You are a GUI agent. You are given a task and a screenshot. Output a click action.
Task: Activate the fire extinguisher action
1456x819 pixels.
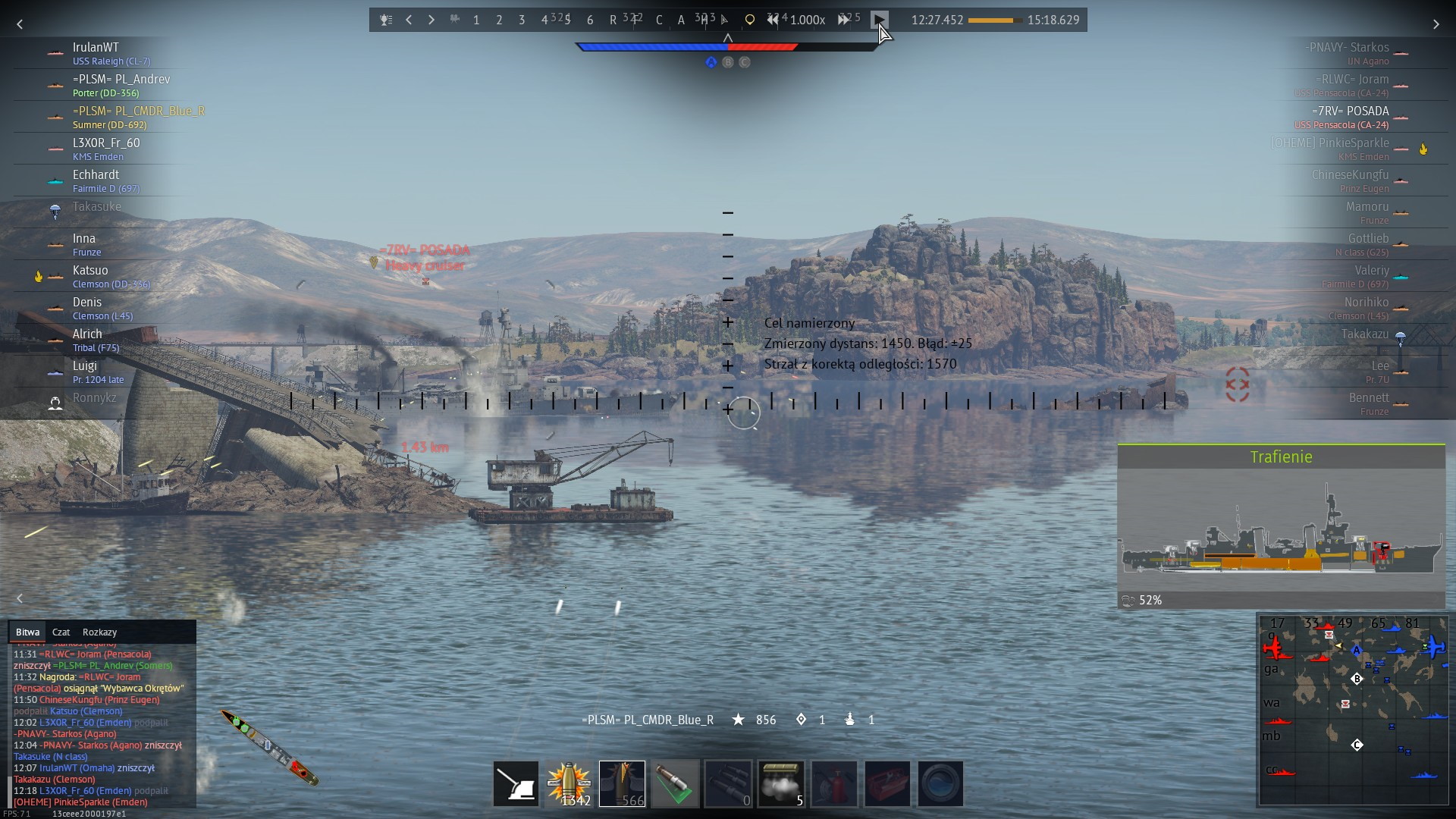[x=834, y=783]
